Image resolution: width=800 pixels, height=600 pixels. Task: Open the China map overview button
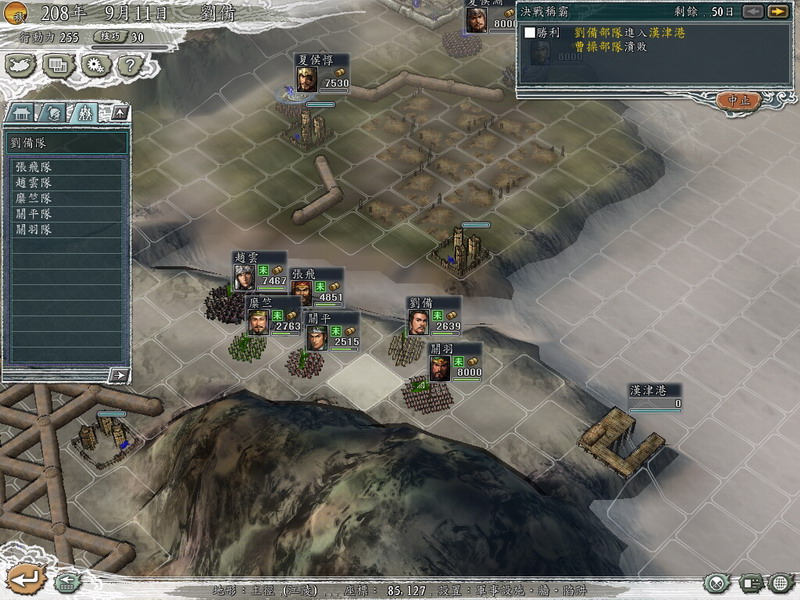pyautogui.click(x=20, y=65)
